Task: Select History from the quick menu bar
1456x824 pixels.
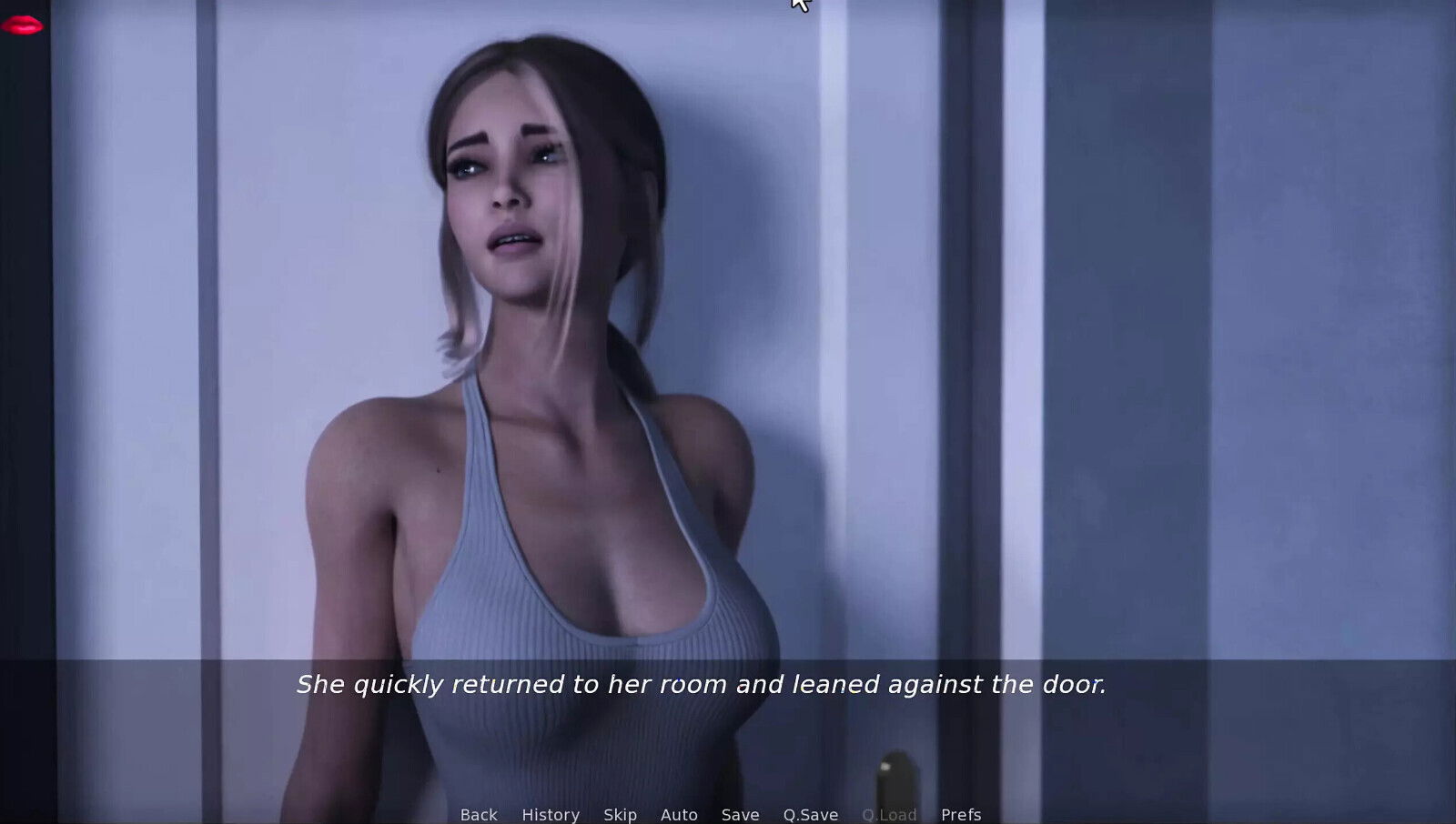Action: click(550, 814)
